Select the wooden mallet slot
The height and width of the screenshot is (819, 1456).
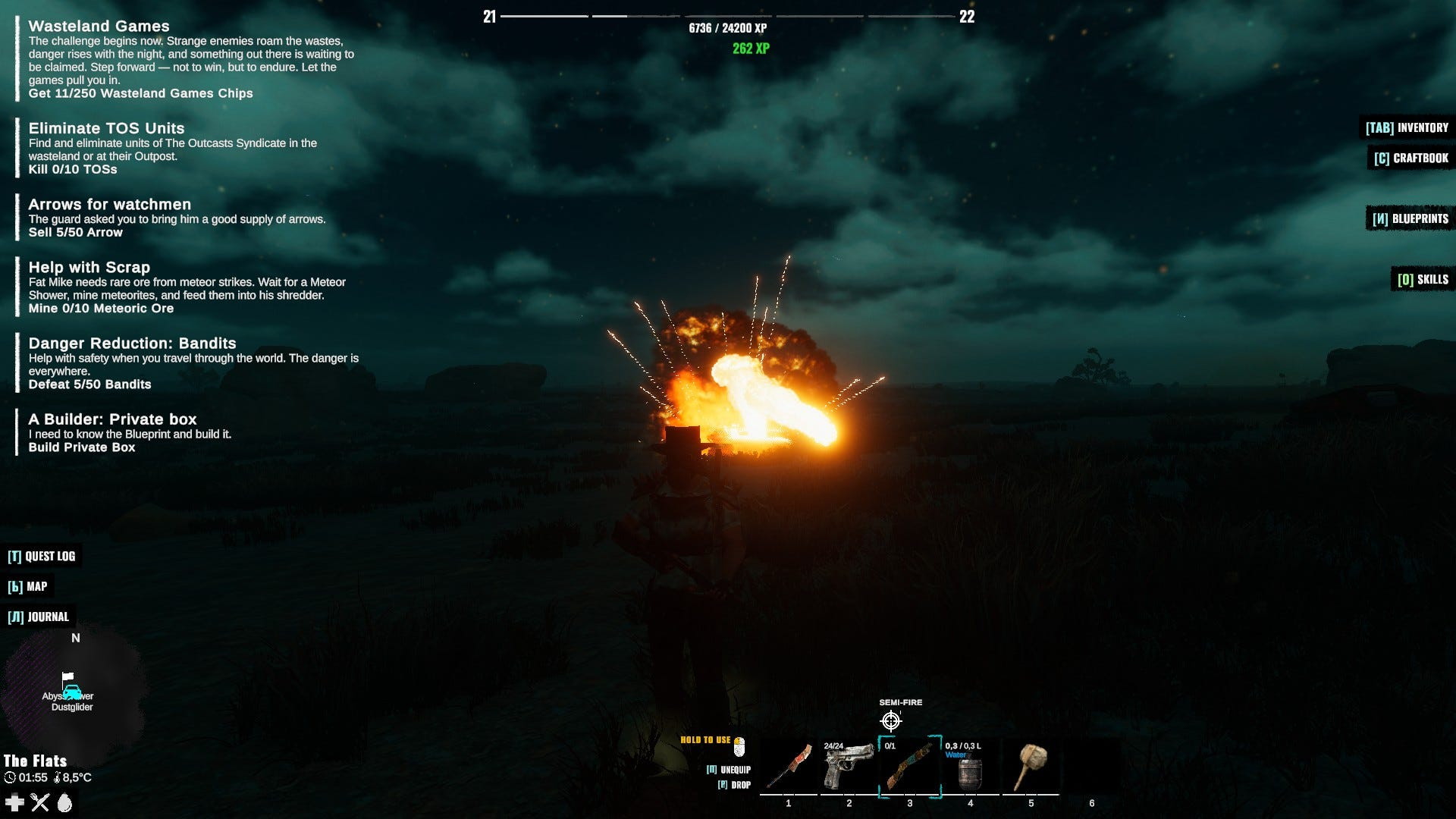(1031, 767)
